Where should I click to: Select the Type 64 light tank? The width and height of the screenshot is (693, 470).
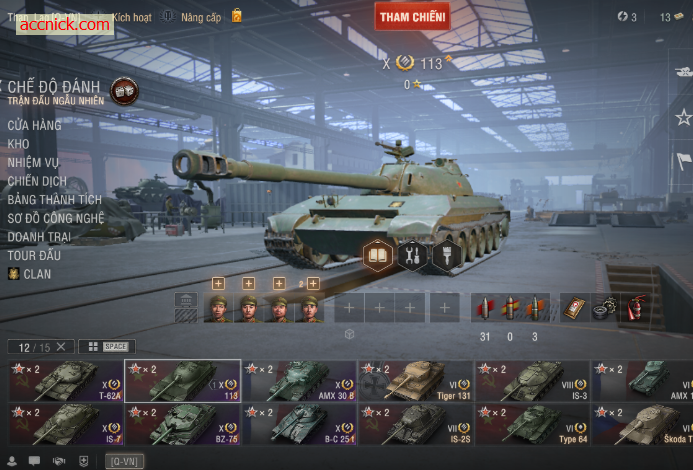coord(531,424)
